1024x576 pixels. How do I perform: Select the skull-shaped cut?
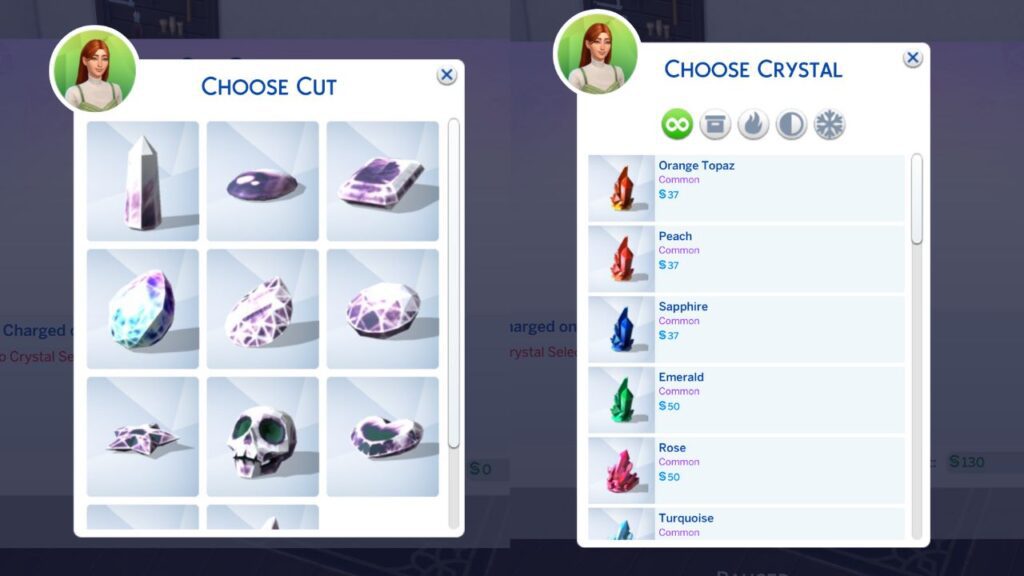point(262,437)
